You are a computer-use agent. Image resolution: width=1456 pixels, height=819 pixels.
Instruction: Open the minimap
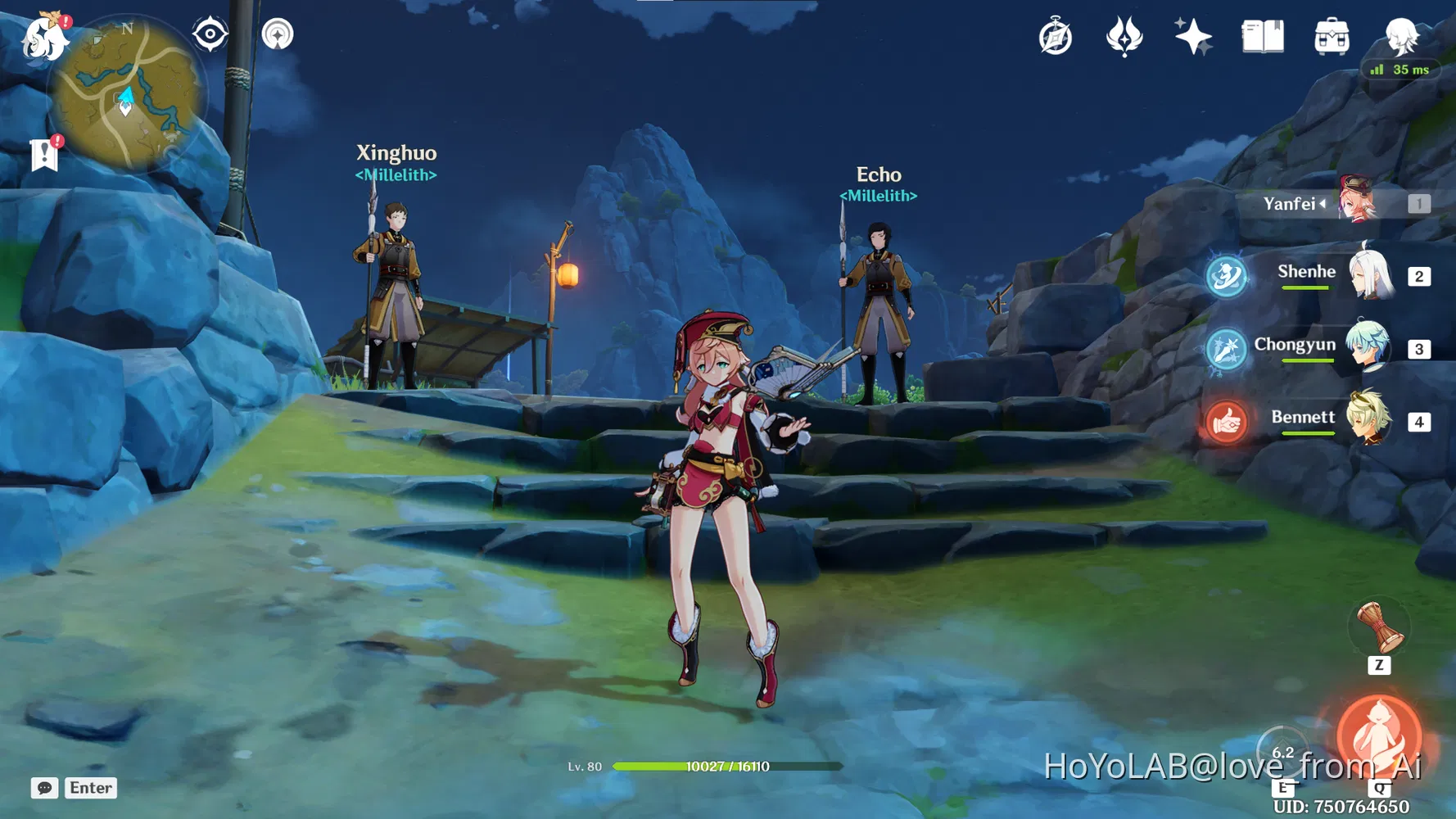pos(126,93)
